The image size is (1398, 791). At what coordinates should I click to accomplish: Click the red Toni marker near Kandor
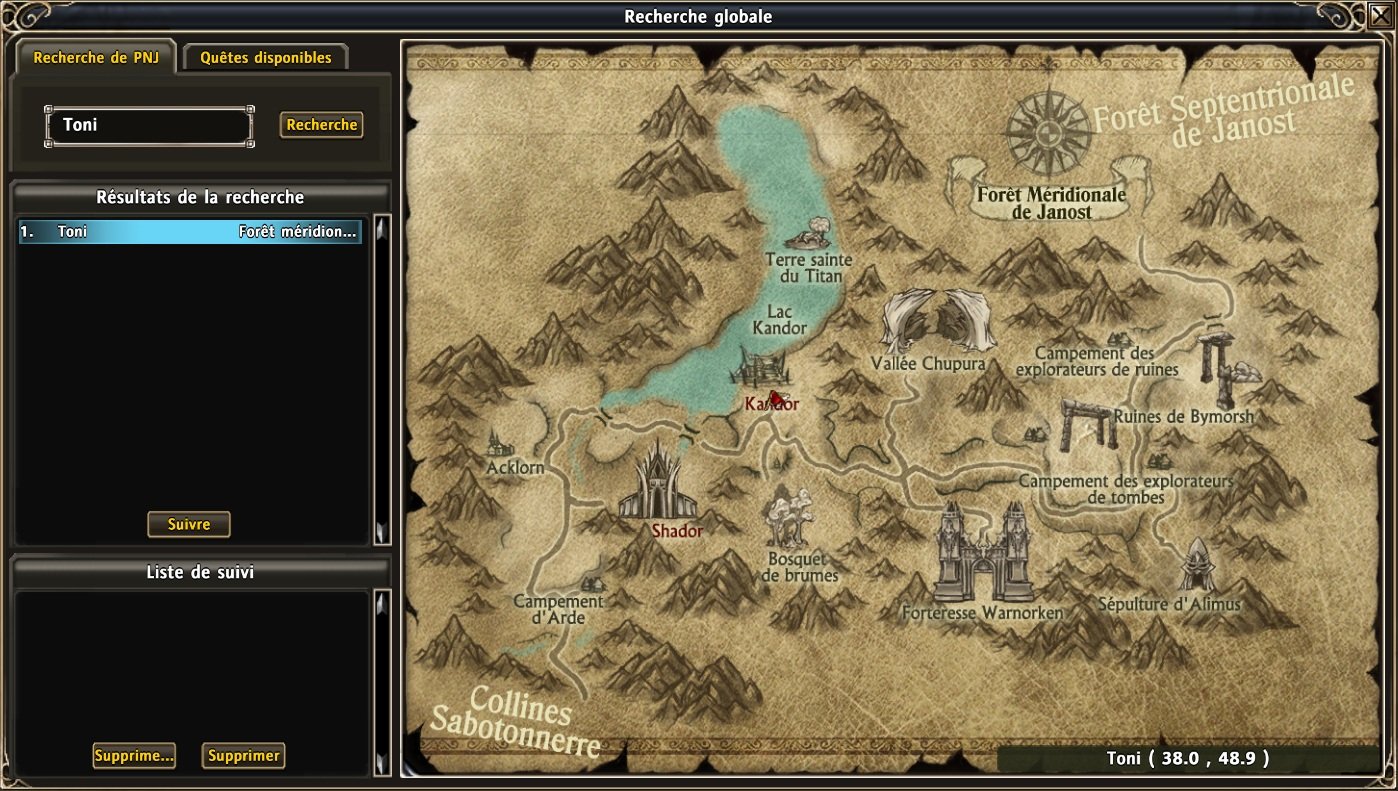coord(776,397)
